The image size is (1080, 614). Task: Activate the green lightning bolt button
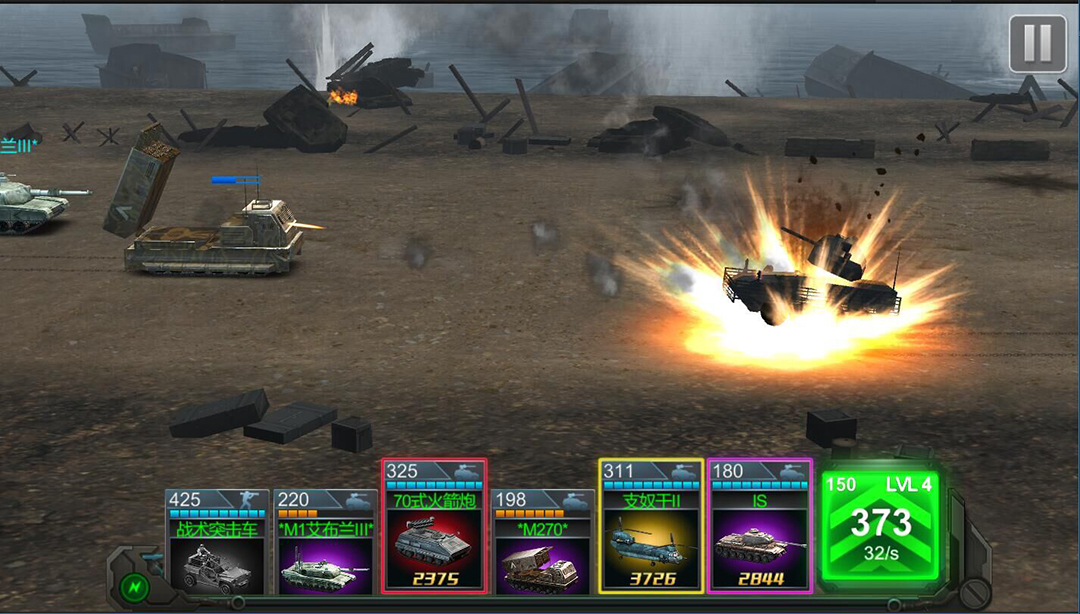coord(131,586)
